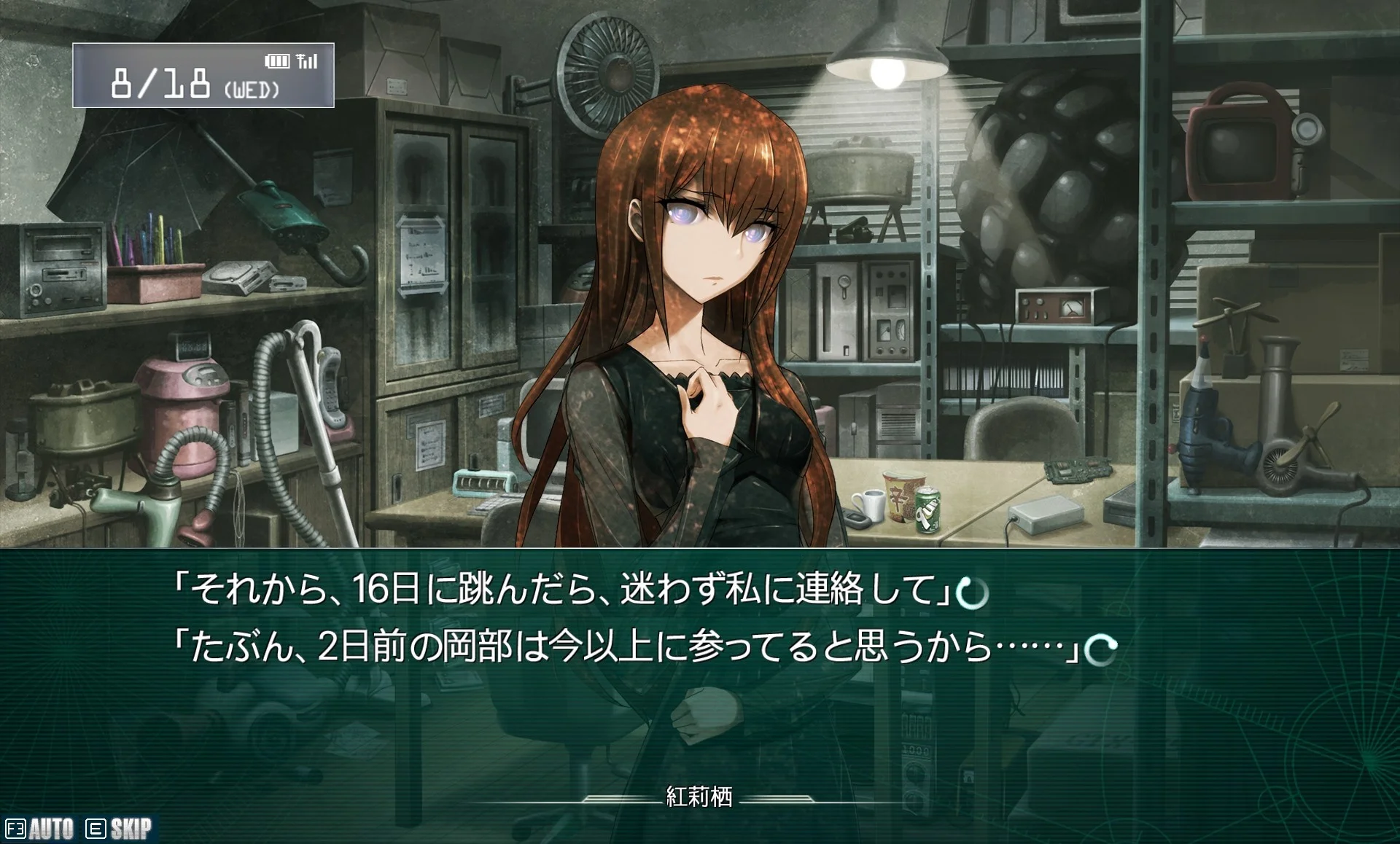Toggle AUTO text advance mode
The height and width of the screenshot is (844, 1400).
[x=41, y=829]
